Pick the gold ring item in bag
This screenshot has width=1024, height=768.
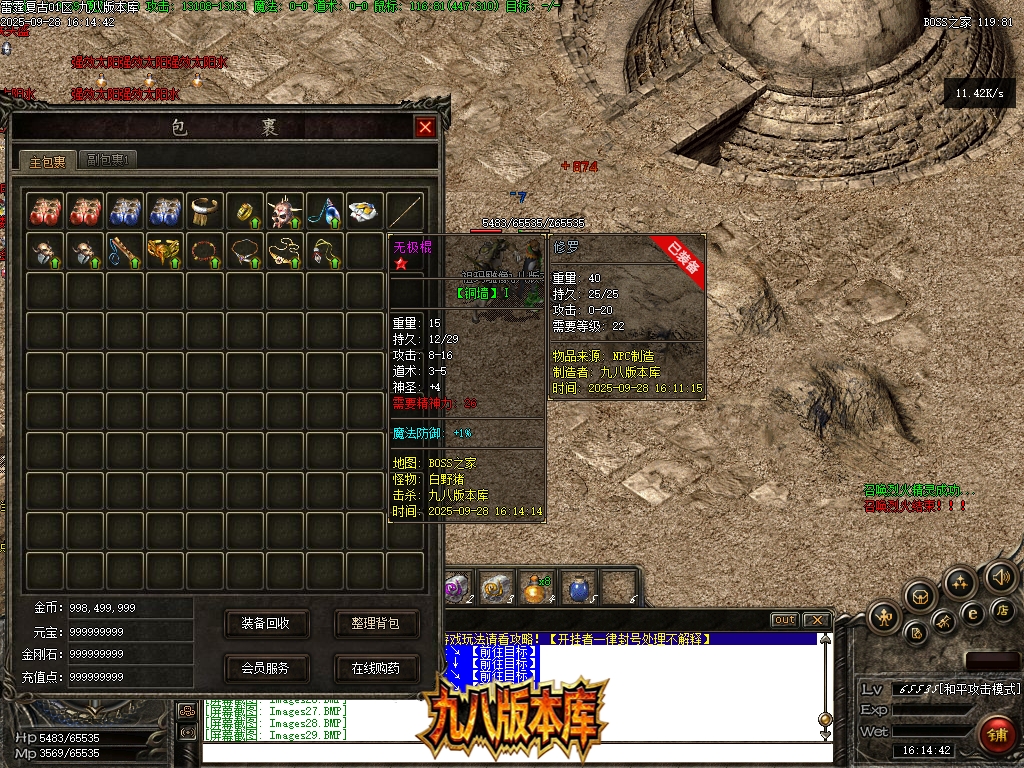point(245,211)
